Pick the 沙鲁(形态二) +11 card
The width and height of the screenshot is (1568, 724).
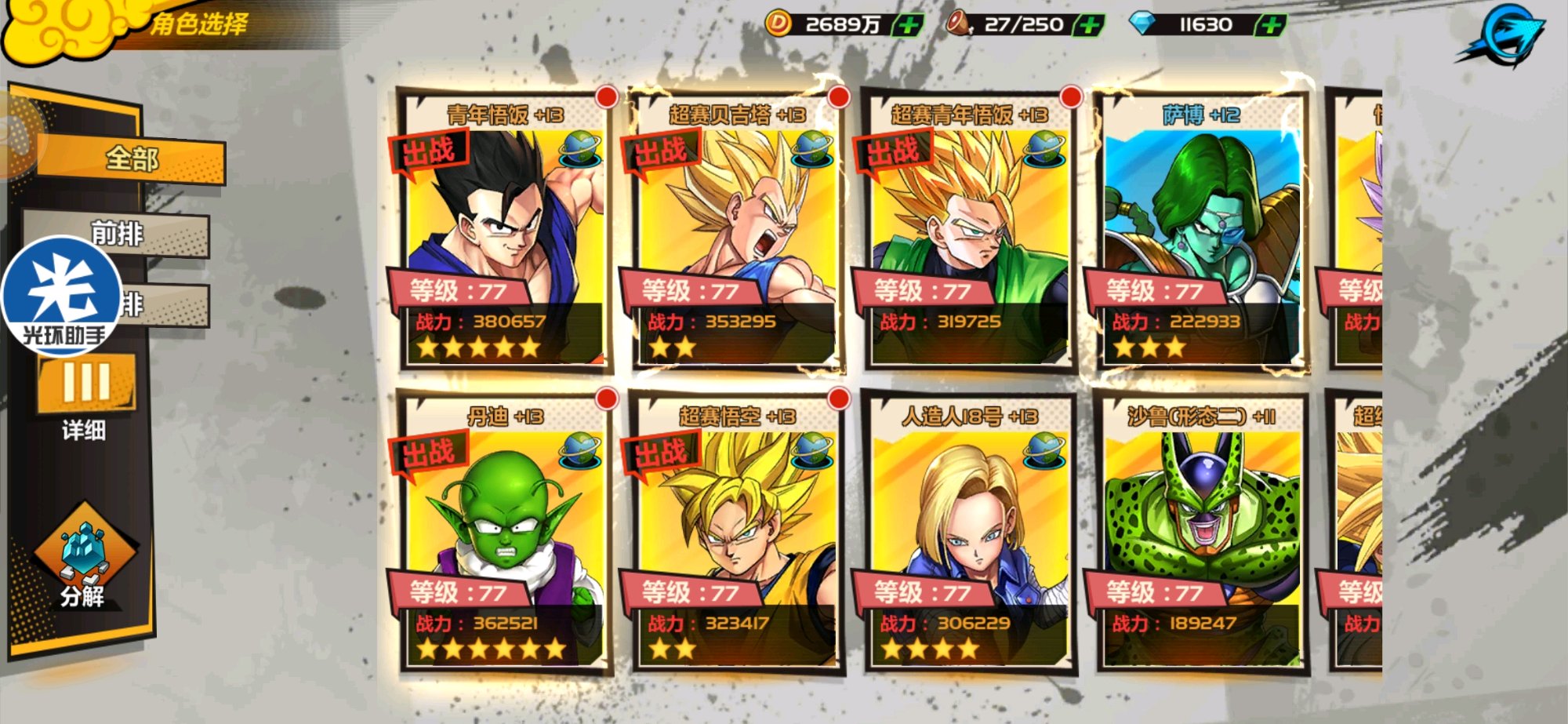click(x=1200, y=532)
